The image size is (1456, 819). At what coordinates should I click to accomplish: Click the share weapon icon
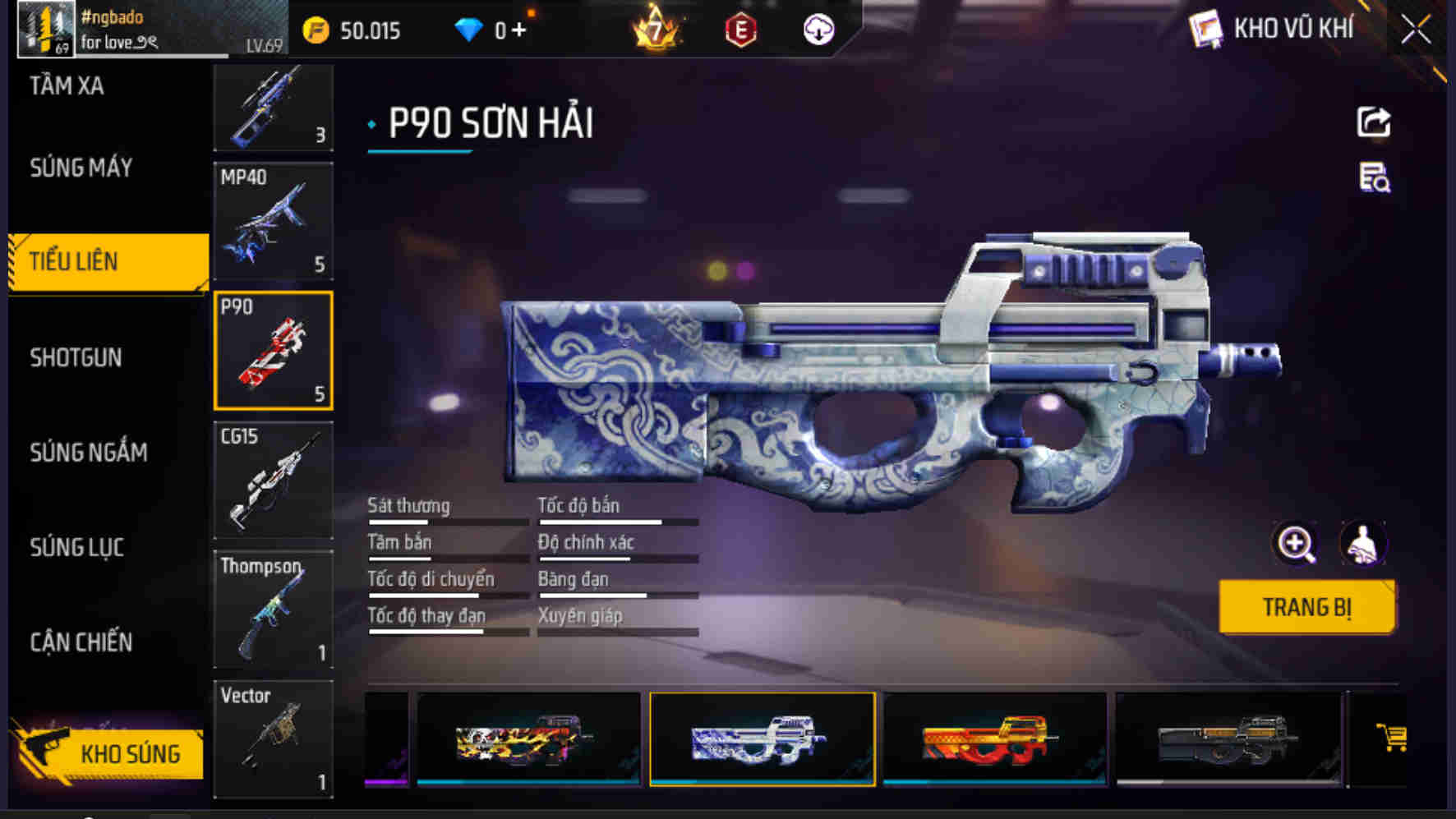click(x=1371, y=122)
